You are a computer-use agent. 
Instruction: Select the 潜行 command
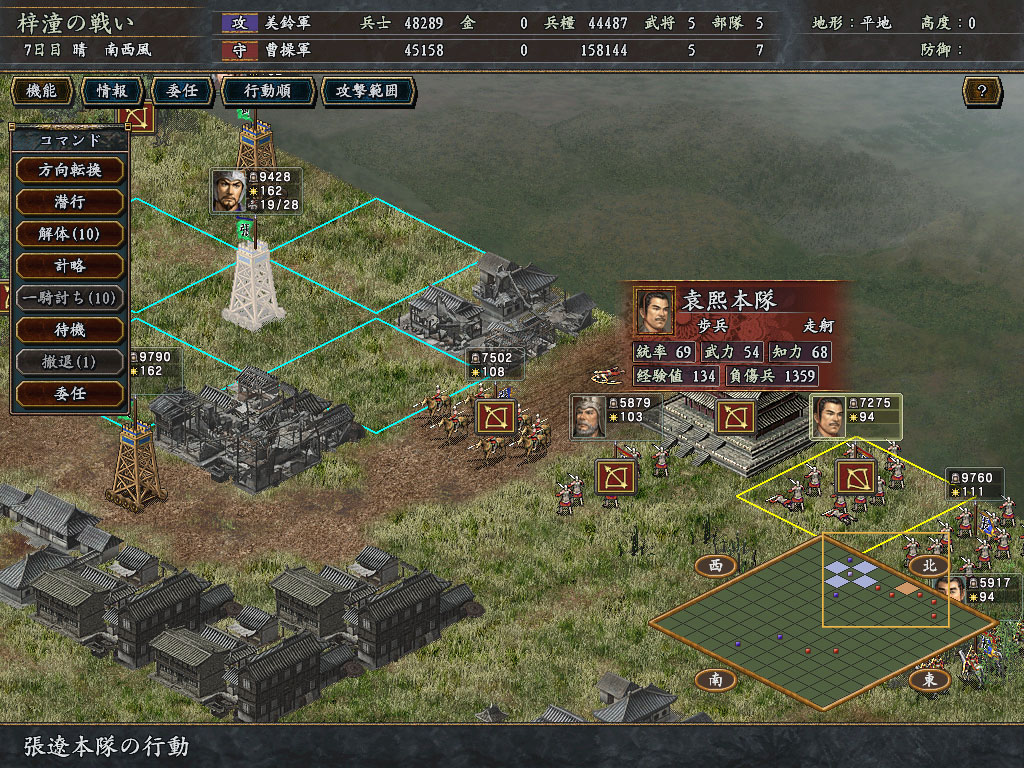click(70, 201)
